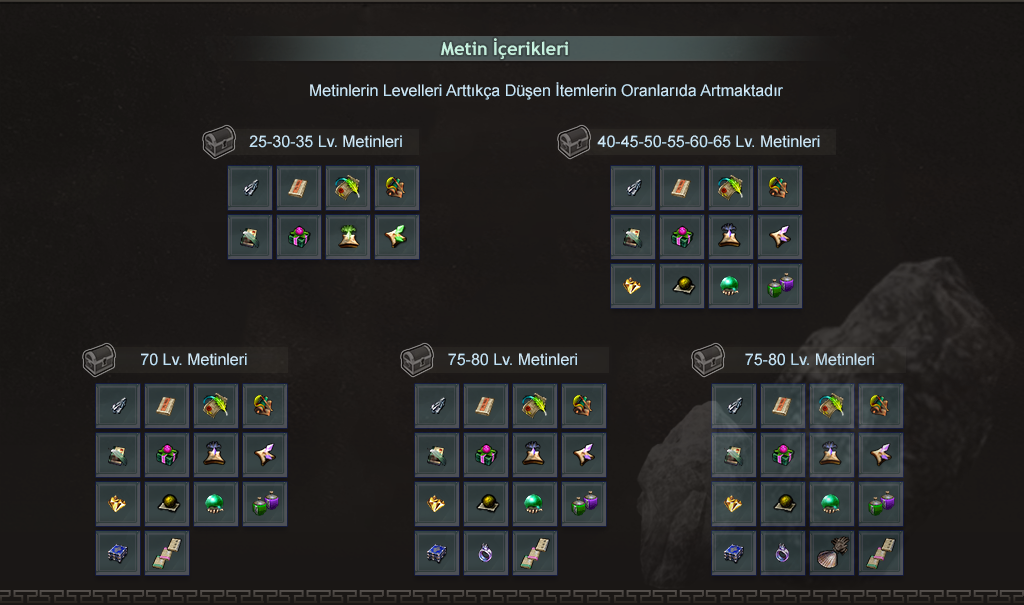
Task: Select the seashell item slot
Action: (832, 553)
